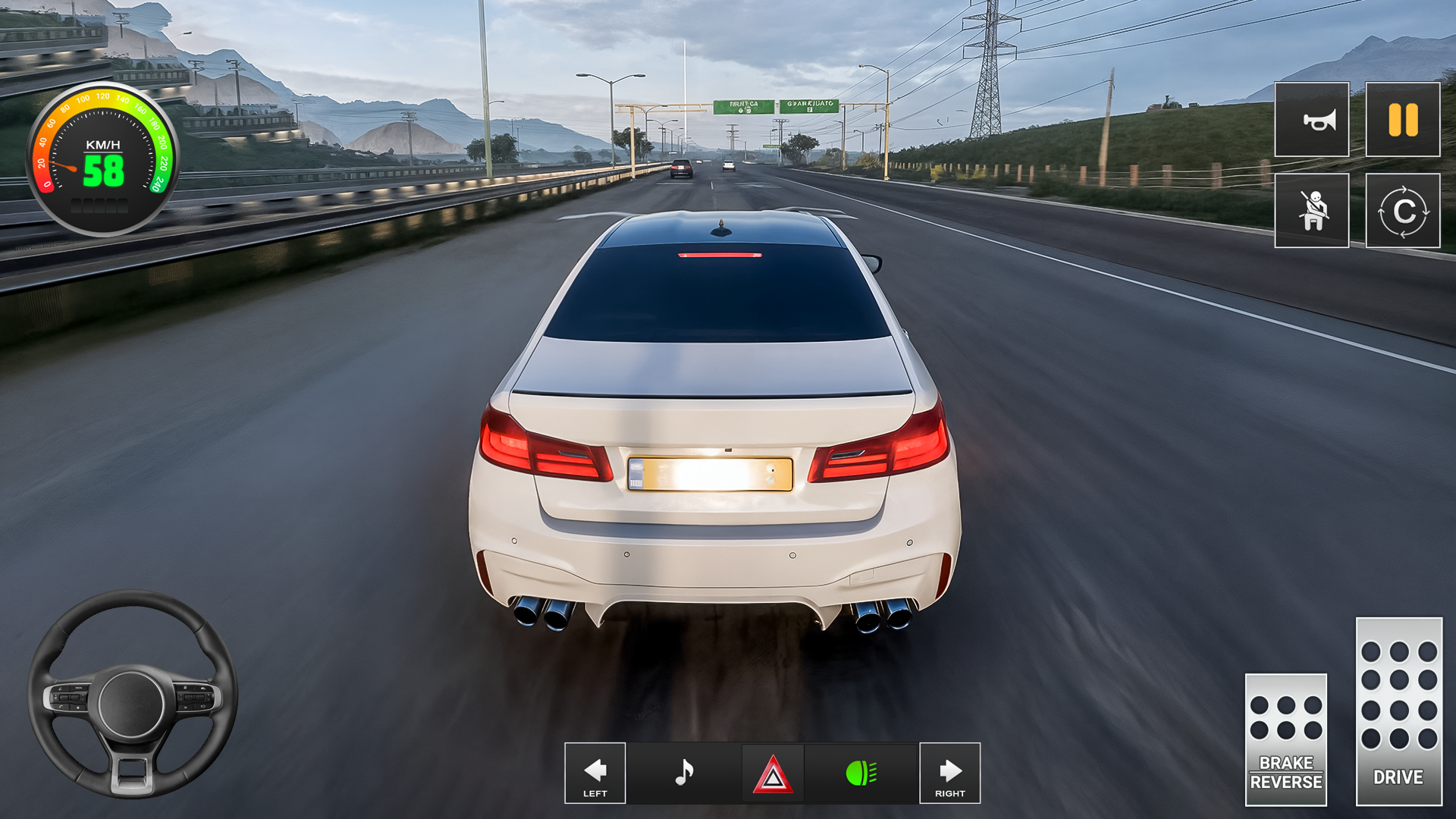Select the pause menu control

point(1401,120)
